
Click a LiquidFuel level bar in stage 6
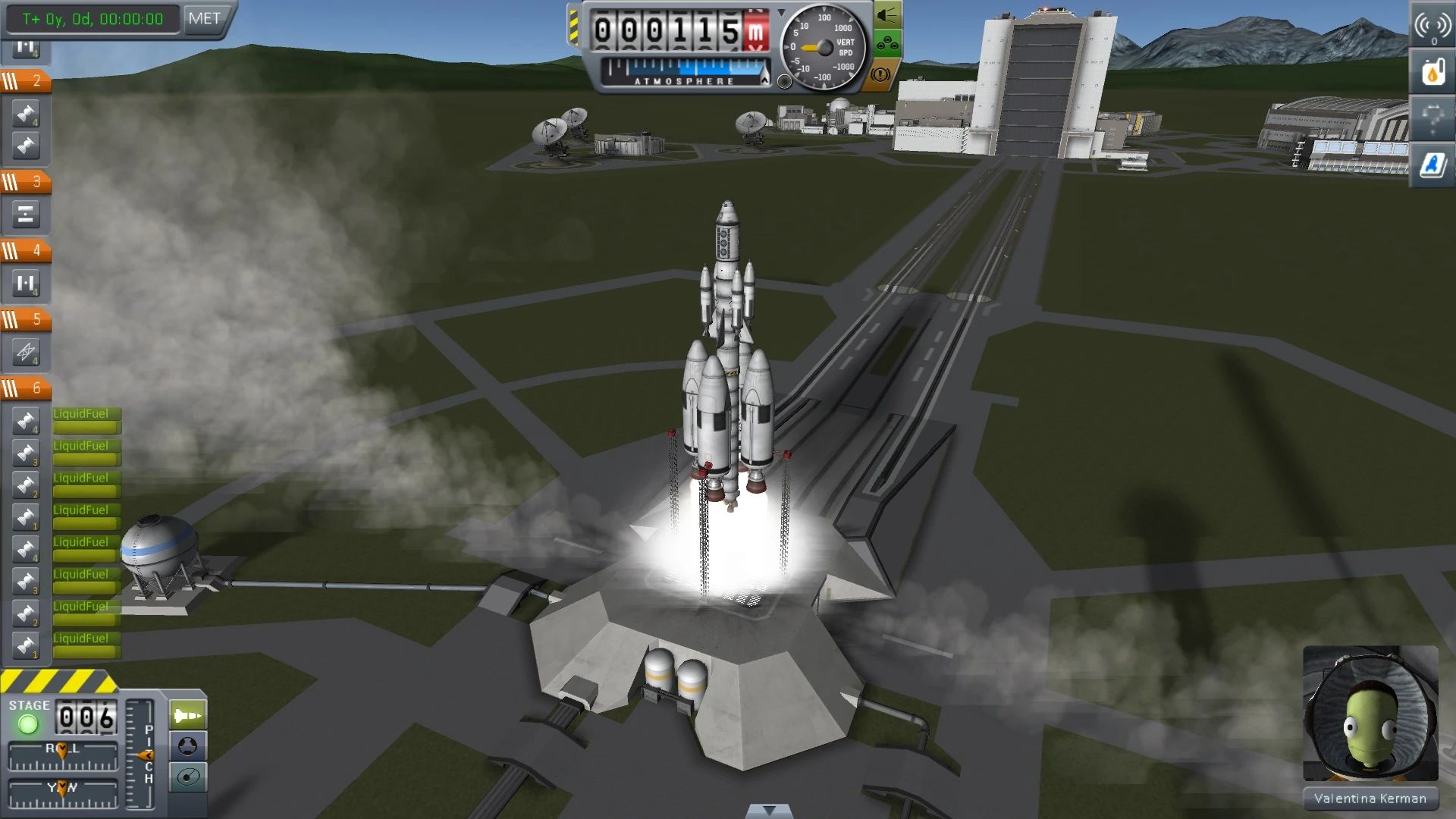click(86, 426)
